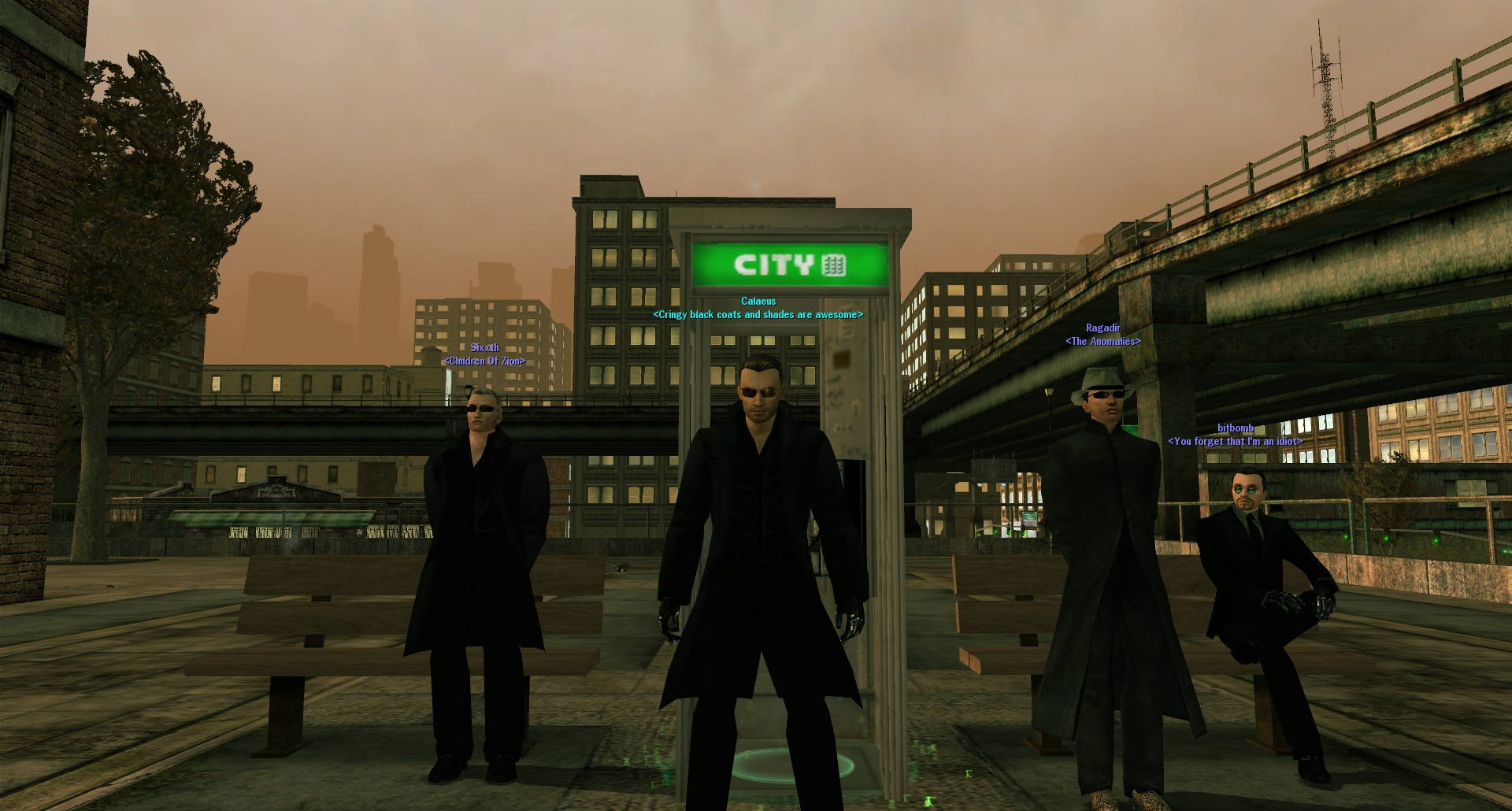Choose the bitbomb player name tag

pyautogui.click(x=1235, y=428)
